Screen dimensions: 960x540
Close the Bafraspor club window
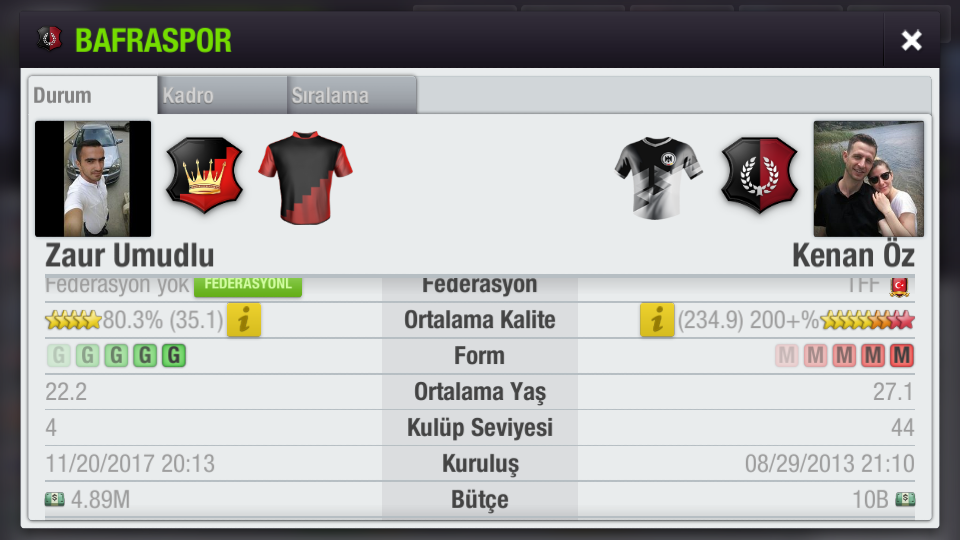point(911,40)
